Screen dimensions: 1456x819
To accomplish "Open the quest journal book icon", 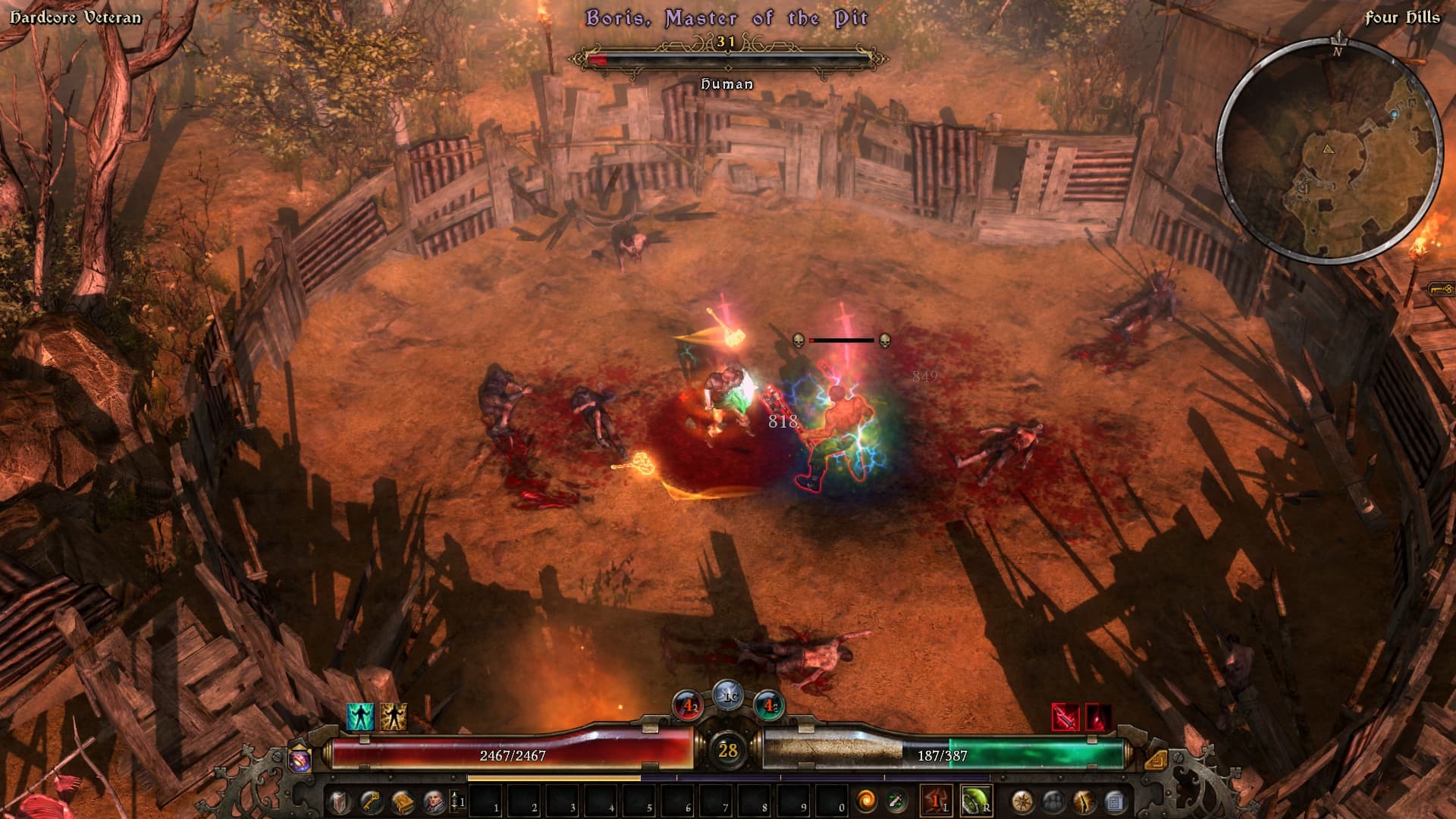I will click(x=402, y=802).
